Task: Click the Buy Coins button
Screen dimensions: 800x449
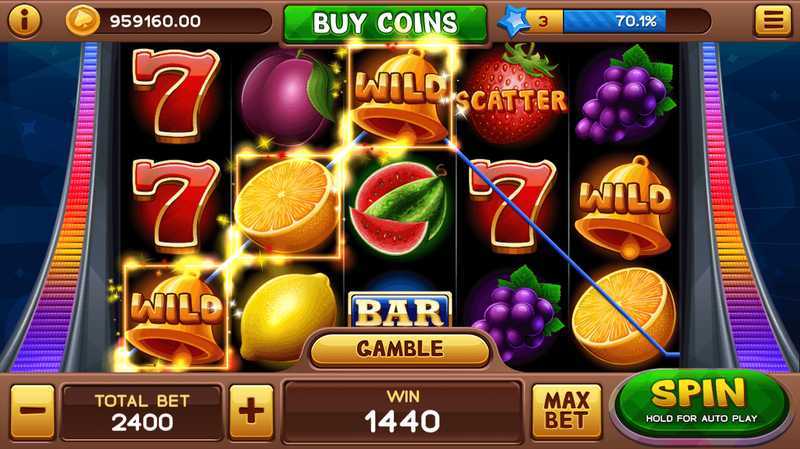Action: click(x=385, y=22)
